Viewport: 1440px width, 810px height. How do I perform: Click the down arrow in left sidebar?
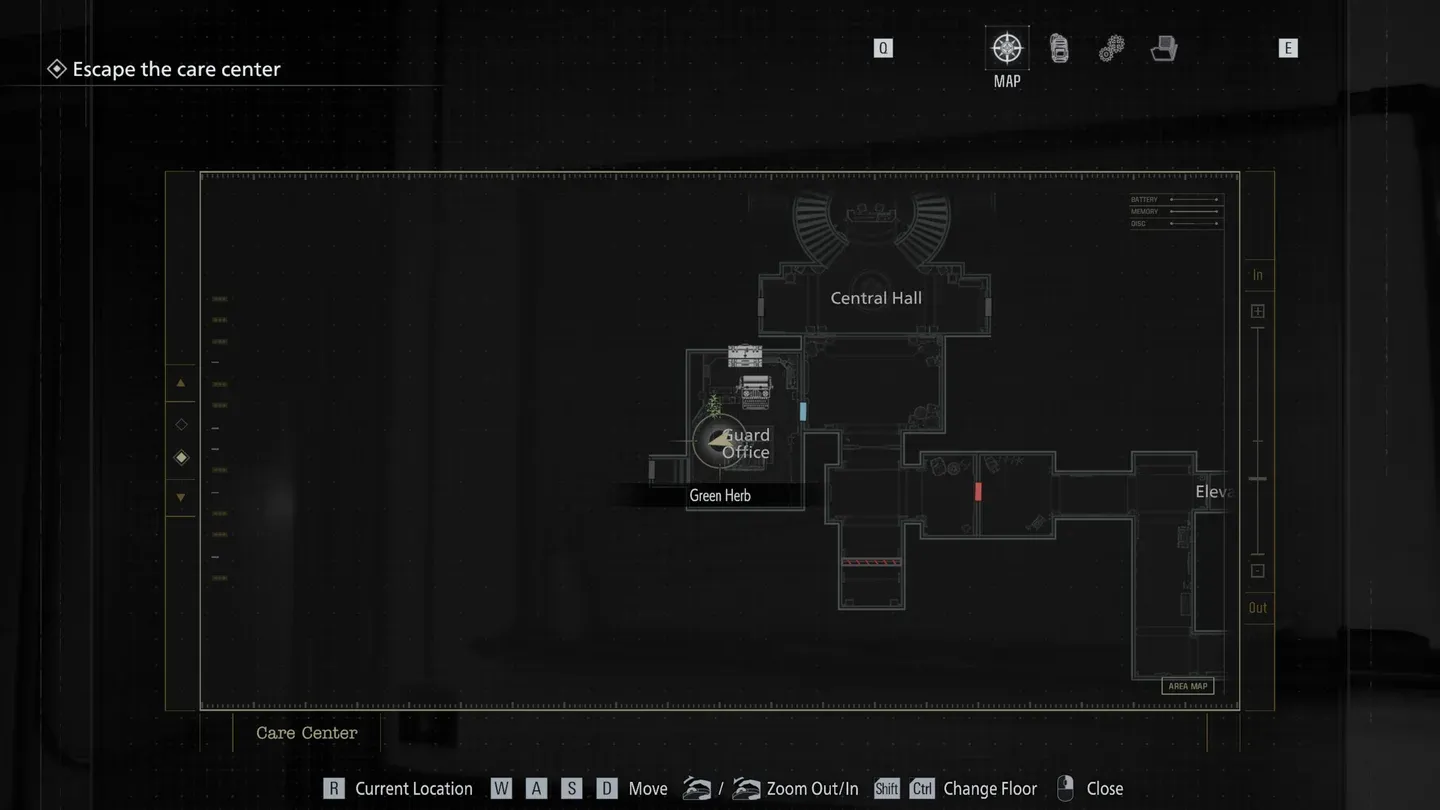coord(181,497)
